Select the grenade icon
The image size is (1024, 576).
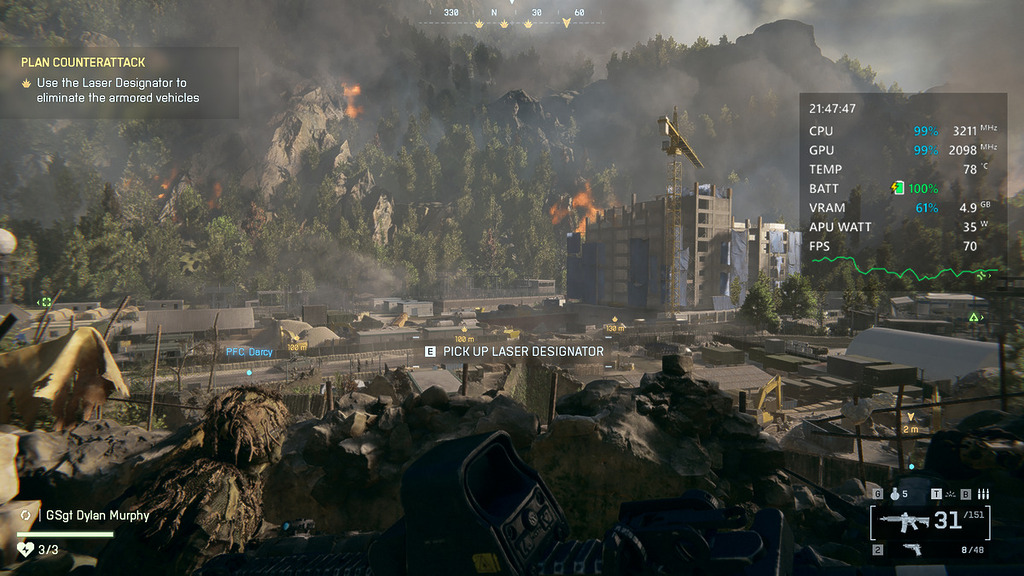click(894, 493)
